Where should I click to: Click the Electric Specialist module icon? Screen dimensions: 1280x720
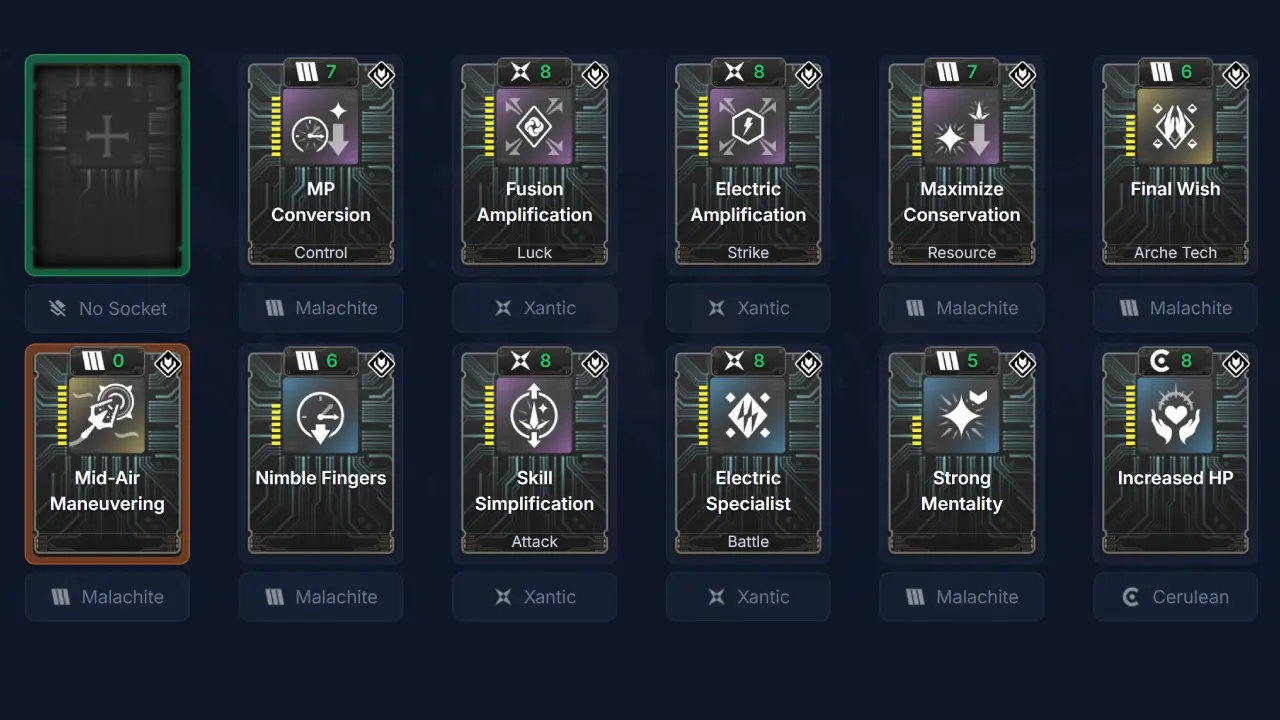click(x=748, y=414)
